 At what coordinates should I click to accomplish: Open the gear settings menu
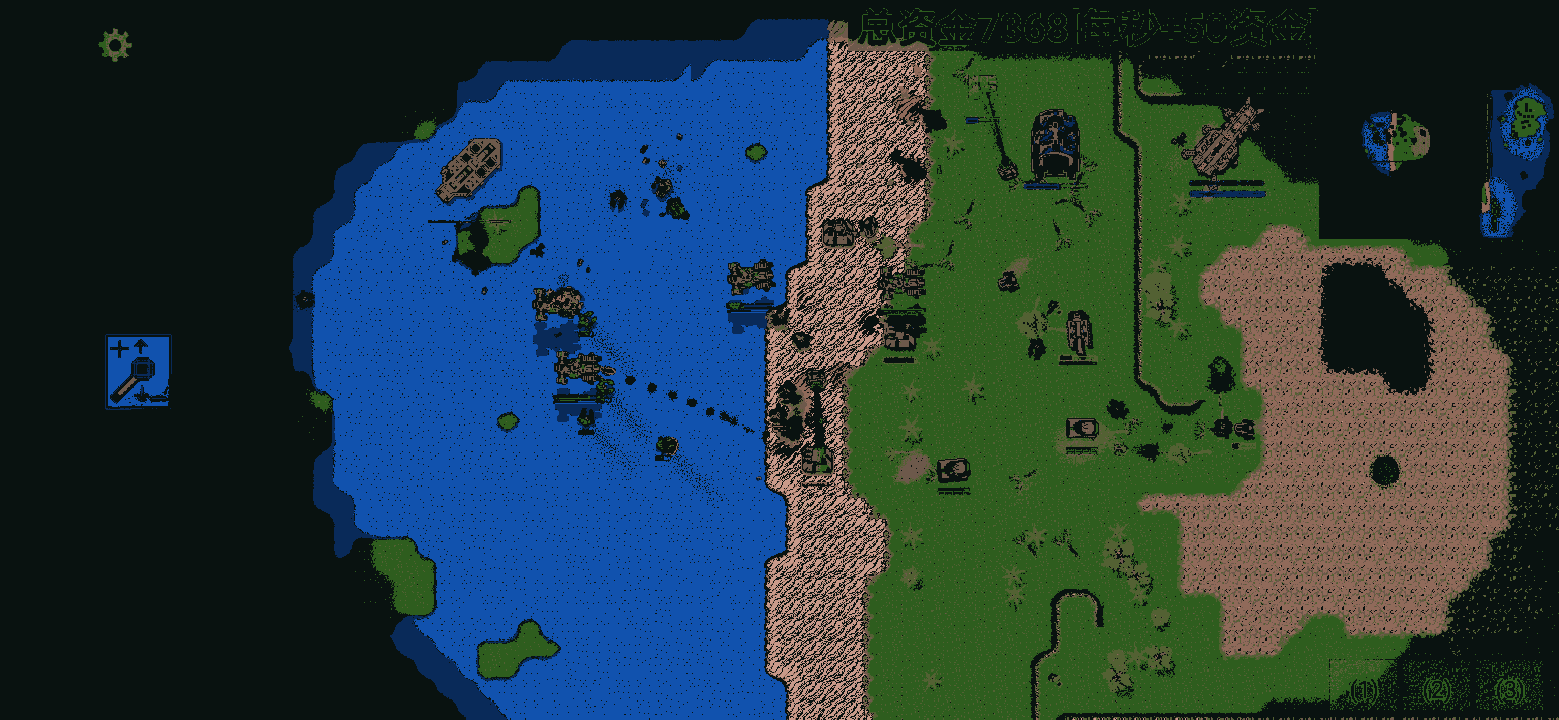(x=115, y=45)
